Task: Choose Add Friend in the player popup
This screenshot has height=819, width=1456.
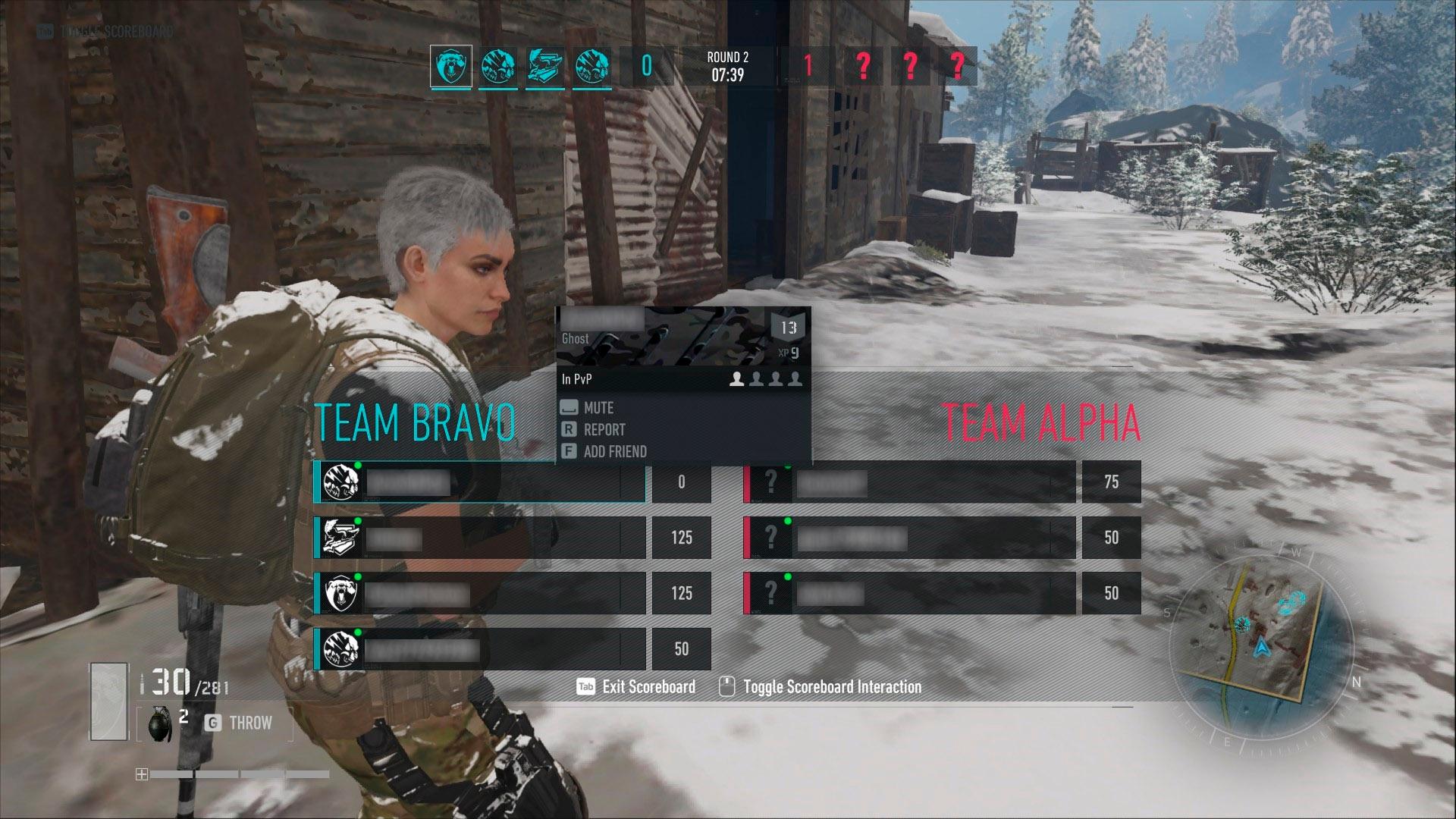Action: tap(614, 452)
